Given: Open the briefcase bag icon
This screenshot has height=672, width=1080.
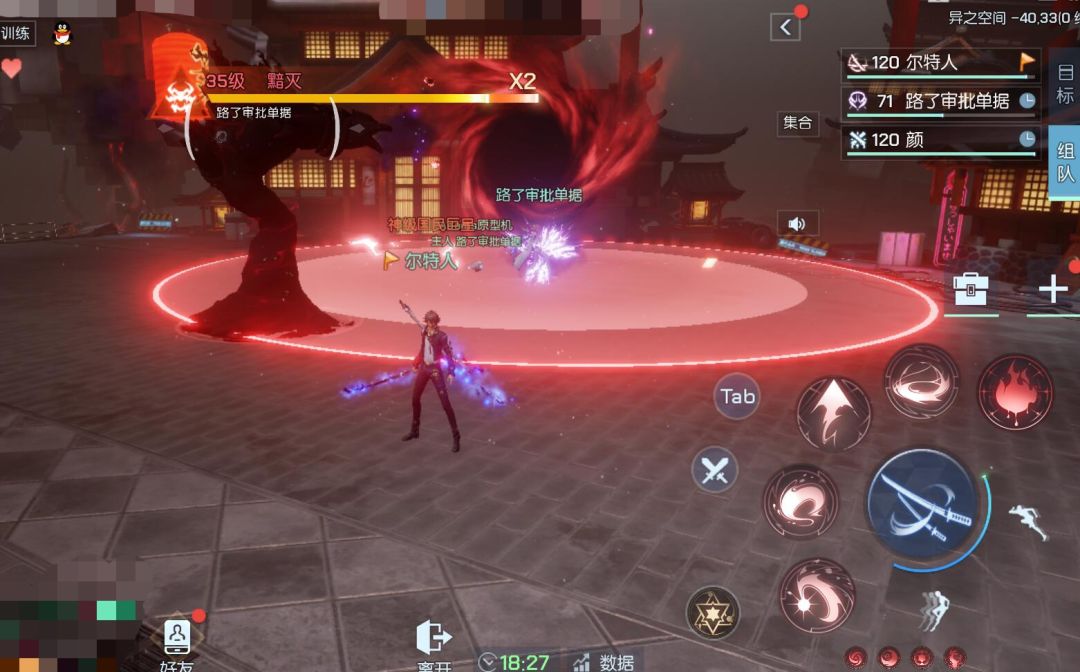Looking at the screenshot, I should (x=970, y=289).
